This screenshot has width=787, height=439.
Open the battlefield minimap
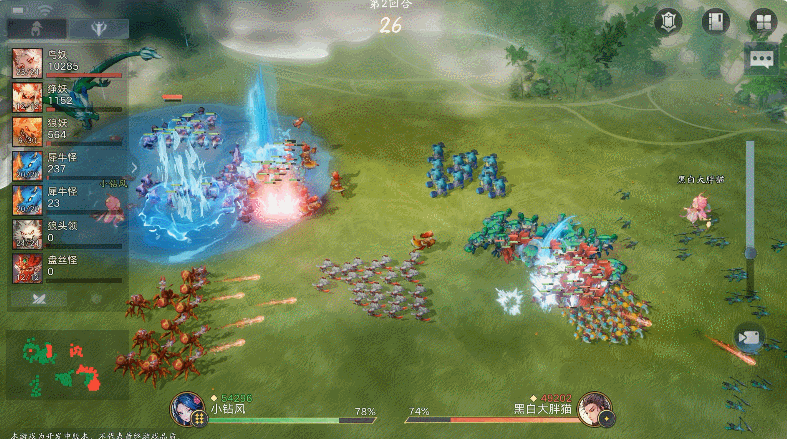point(67,364)
